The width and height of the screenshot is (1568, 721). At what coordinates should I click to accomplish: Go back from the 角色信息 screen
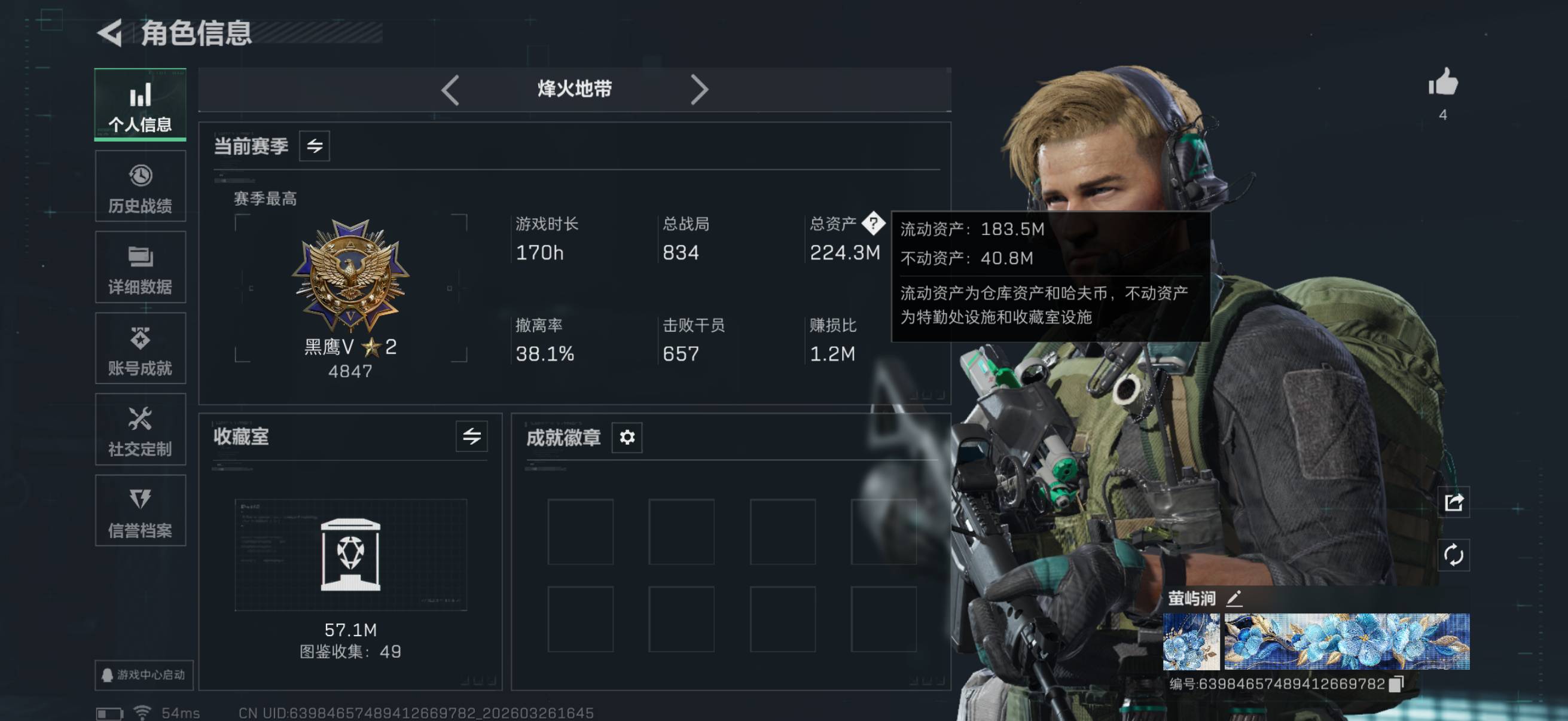(x=111, y=33)
